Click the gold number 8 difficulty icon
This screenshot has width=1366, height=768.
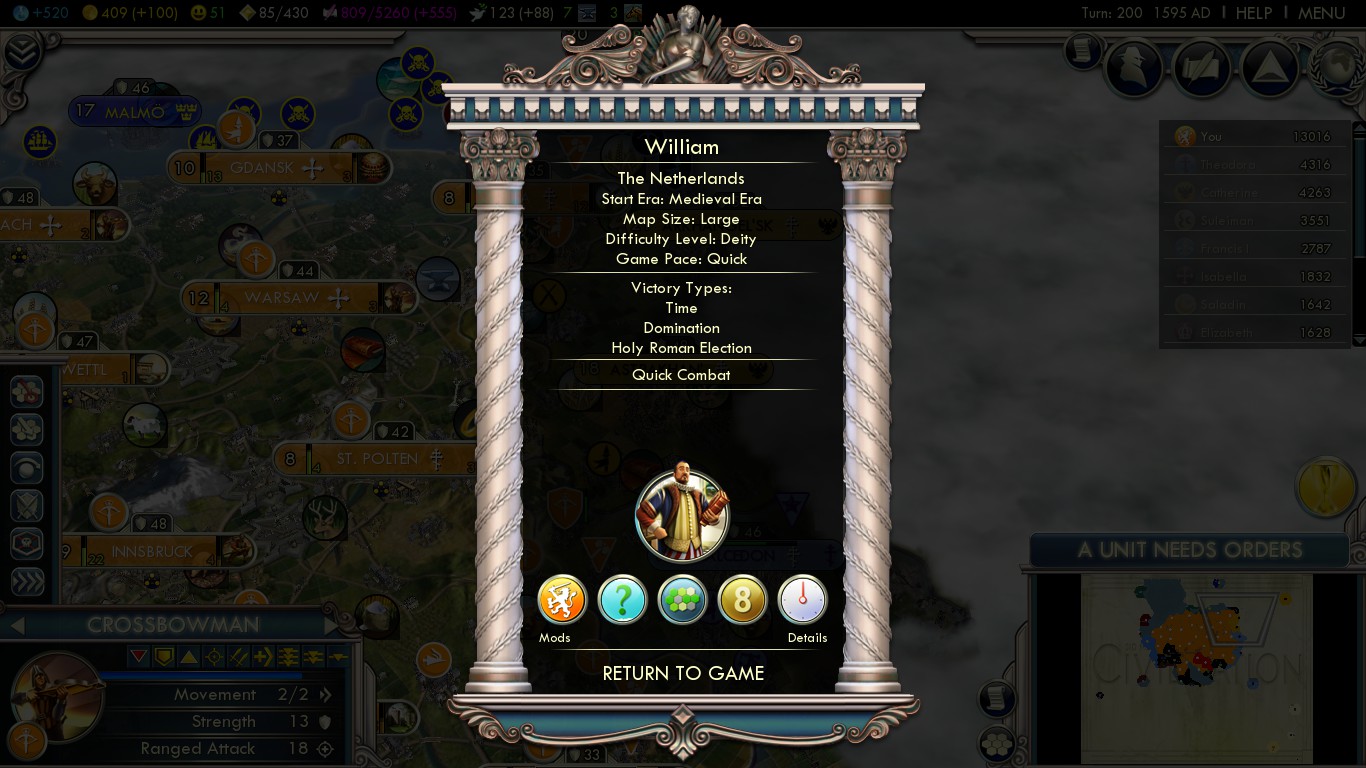(x=743, y=600)
